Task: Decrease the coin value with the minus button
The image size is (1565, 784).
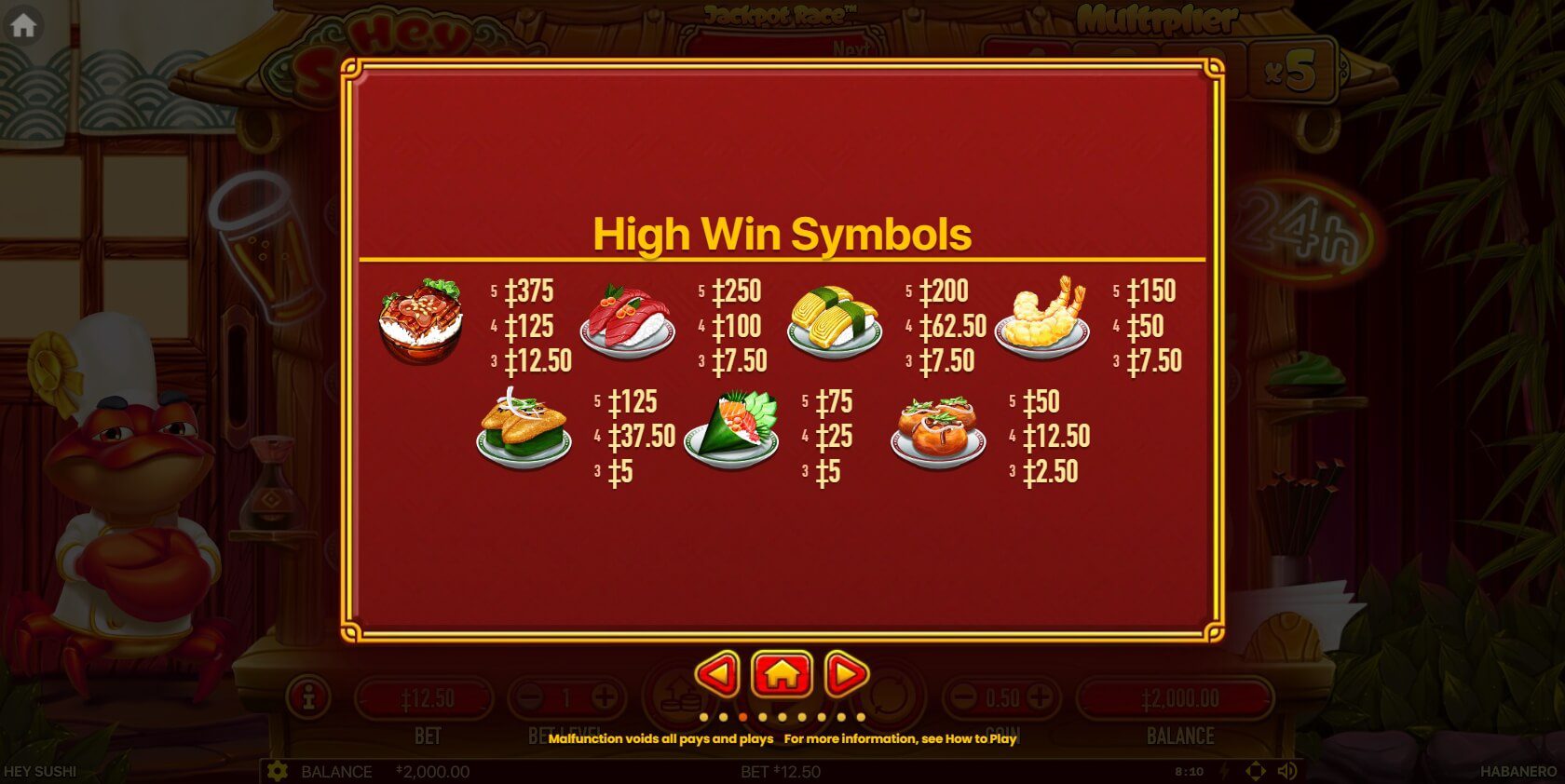Action: 962,697
